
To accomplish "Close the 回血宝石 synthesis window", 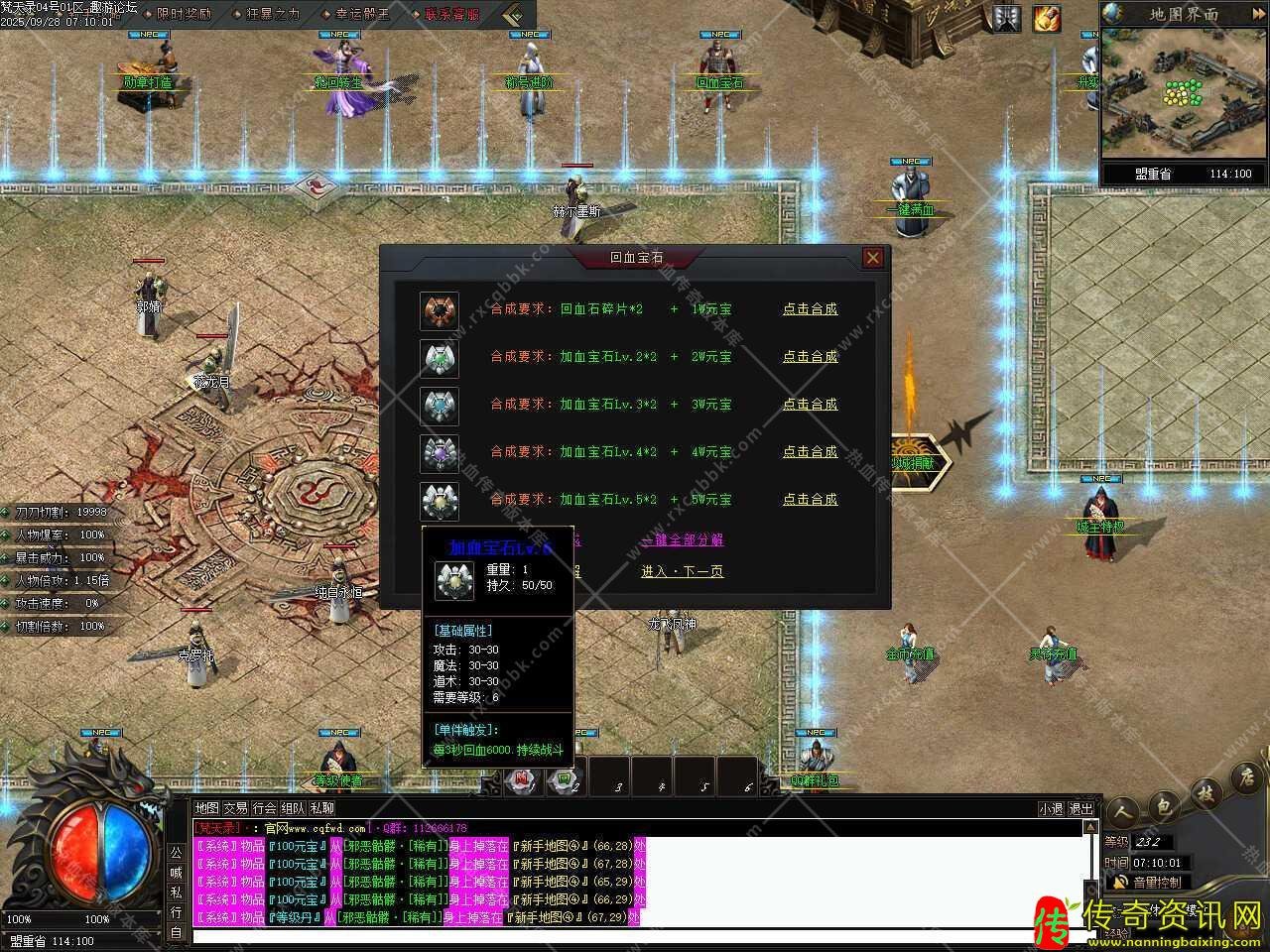I will [x=872, y=258].
